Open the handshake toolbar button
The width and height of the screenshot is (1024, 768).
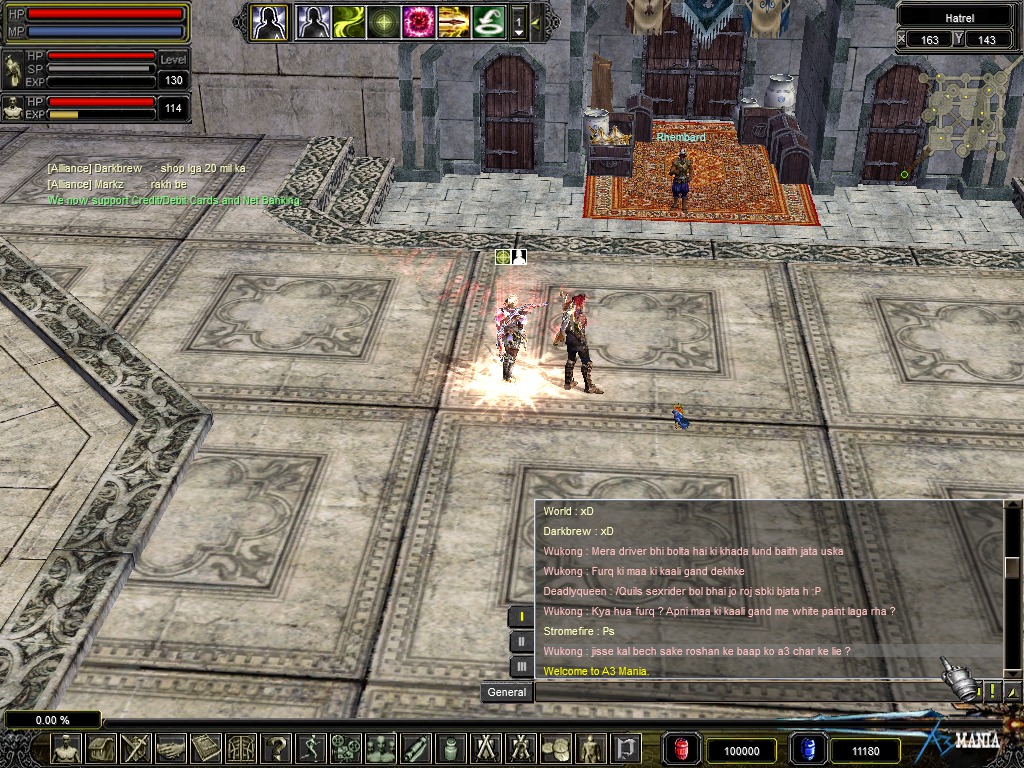point(171,747)
